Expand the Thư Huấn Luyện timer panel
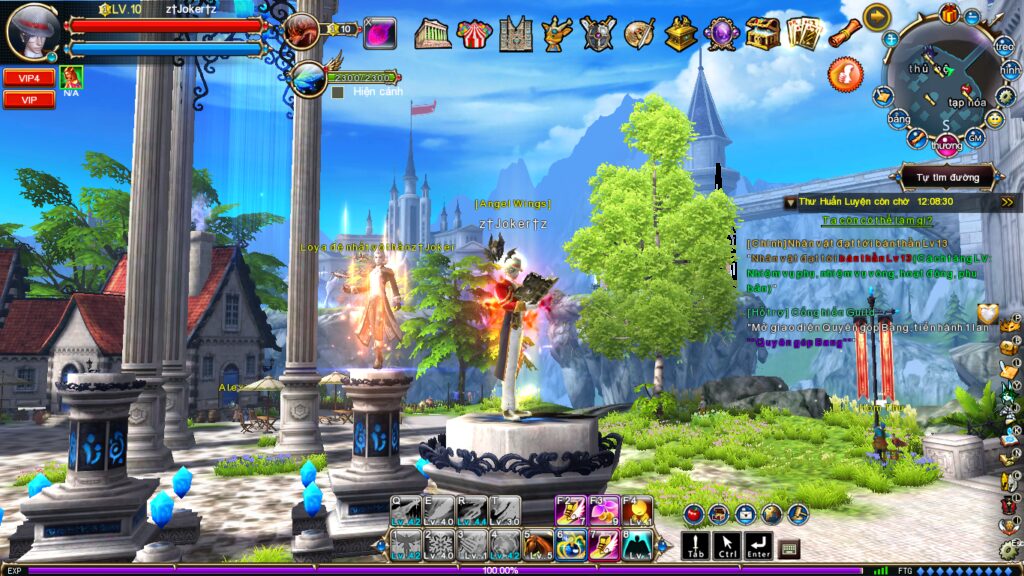 click(x=1005, y=201)
